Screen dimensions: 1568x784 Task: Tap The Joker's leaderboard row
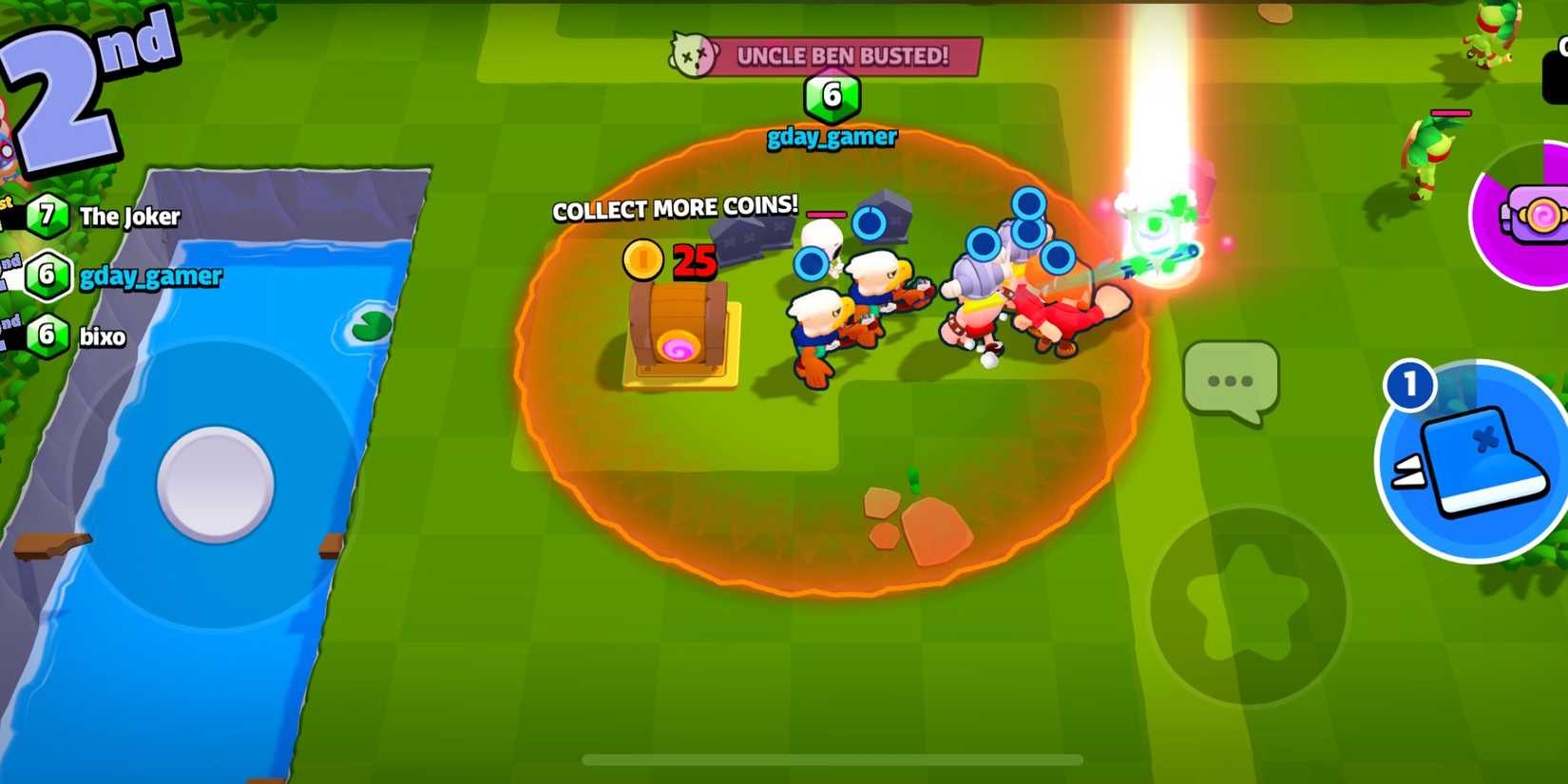(128, 216)
